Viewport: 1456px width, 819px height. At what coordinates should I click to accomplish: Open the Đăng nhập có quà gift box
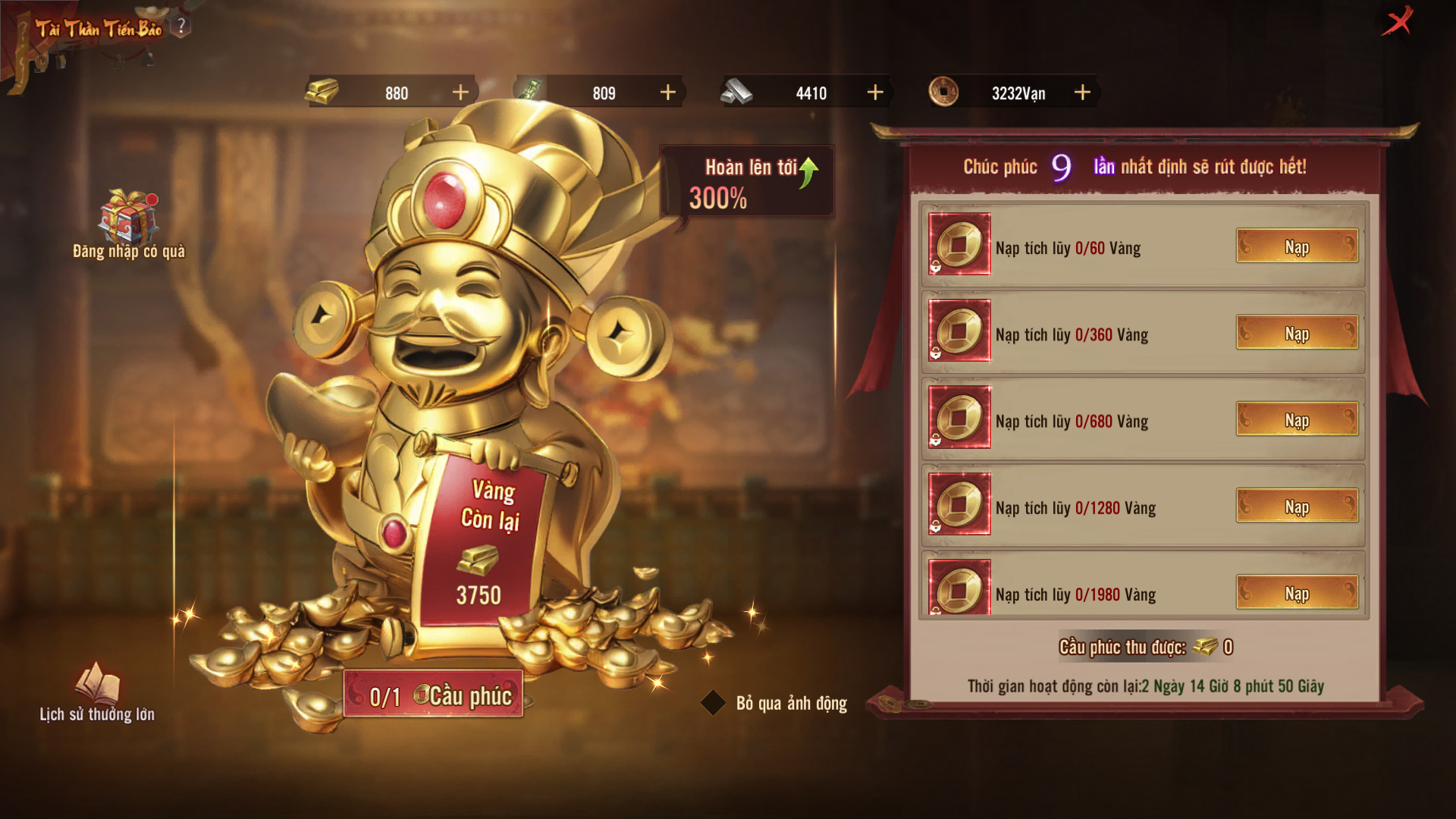tap(128, 218)
